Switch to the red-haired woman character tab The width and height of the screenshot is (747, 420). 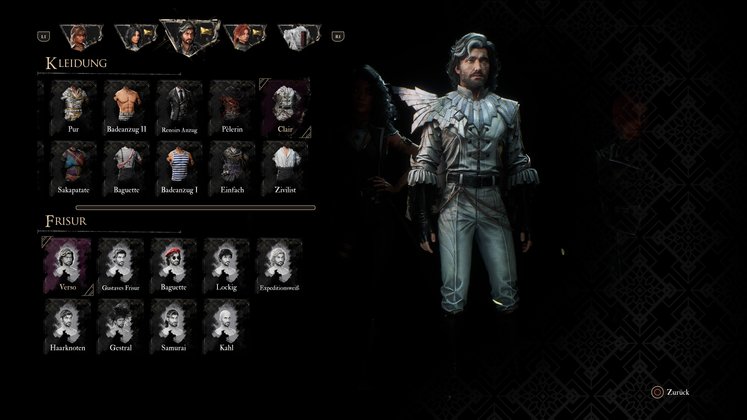(243, 36)
